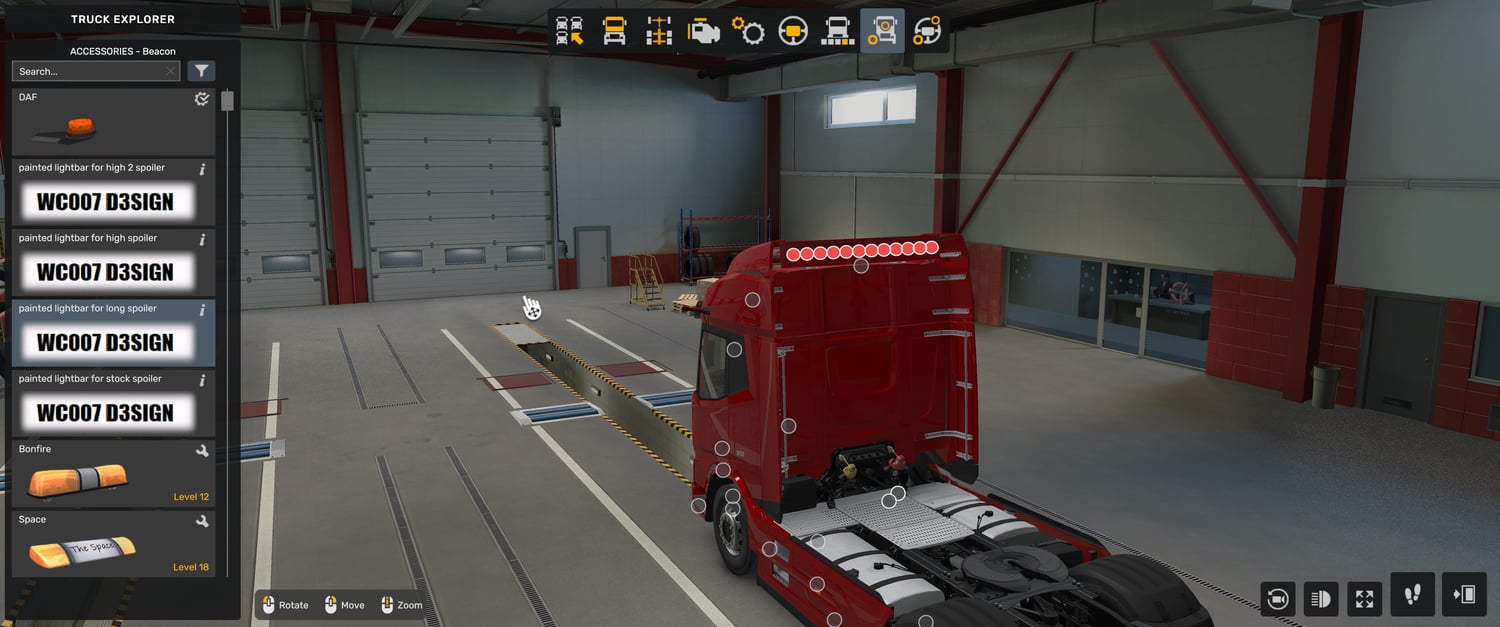Choose painted lightbar for high spoiler

113,262
